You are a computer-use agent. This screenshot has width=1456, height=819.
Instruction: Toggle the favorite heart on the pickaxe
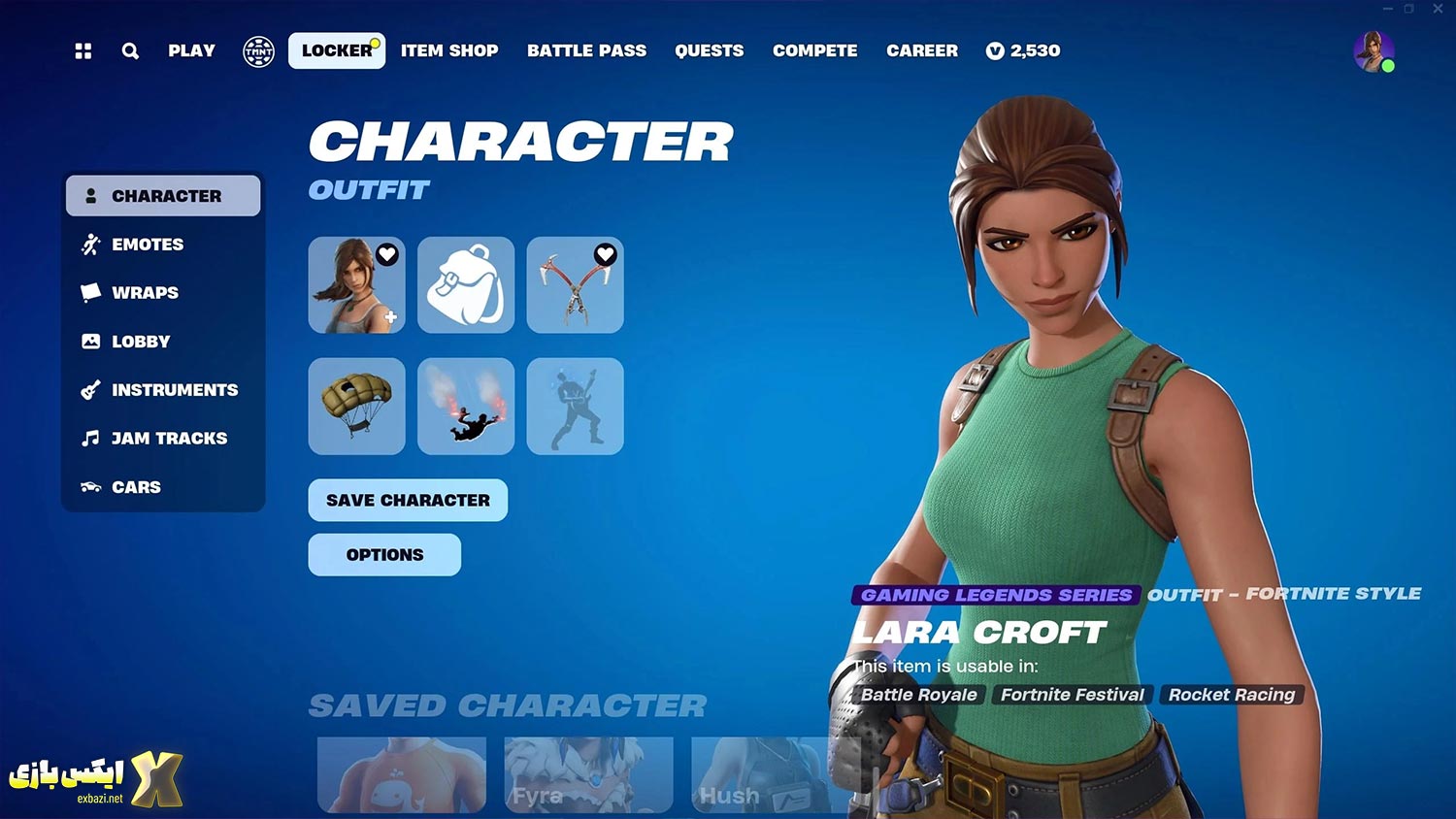pos(606,254)
